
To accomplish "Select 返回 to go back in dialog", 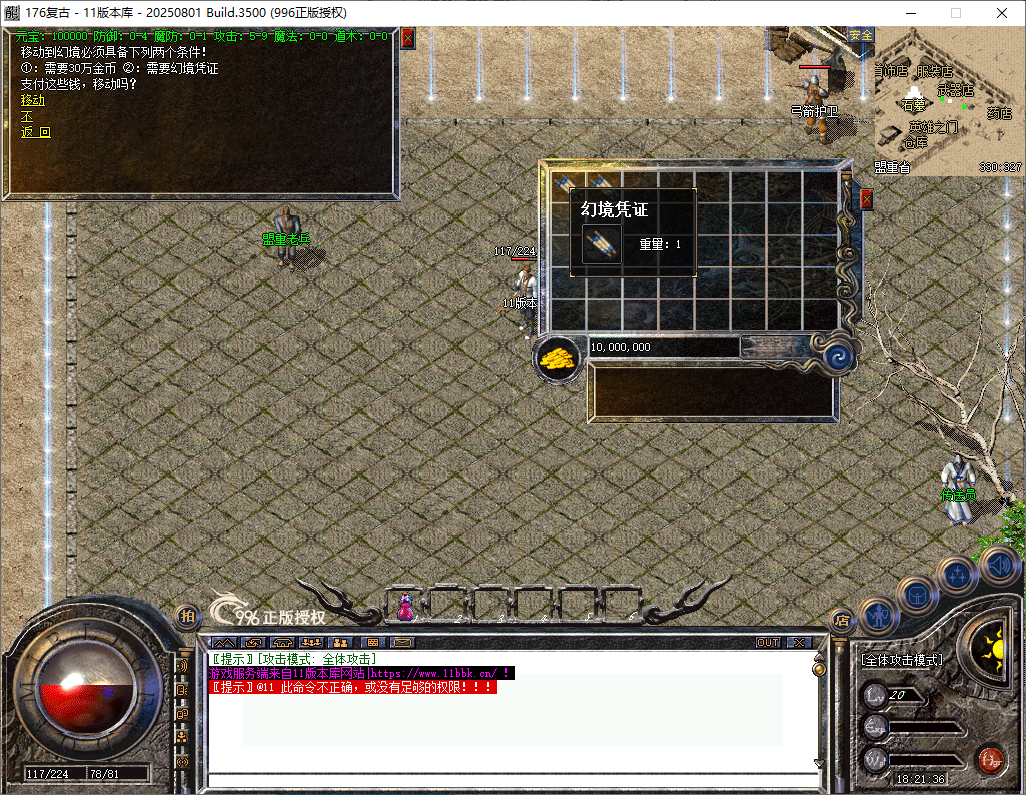I will (x=35, y=132).
